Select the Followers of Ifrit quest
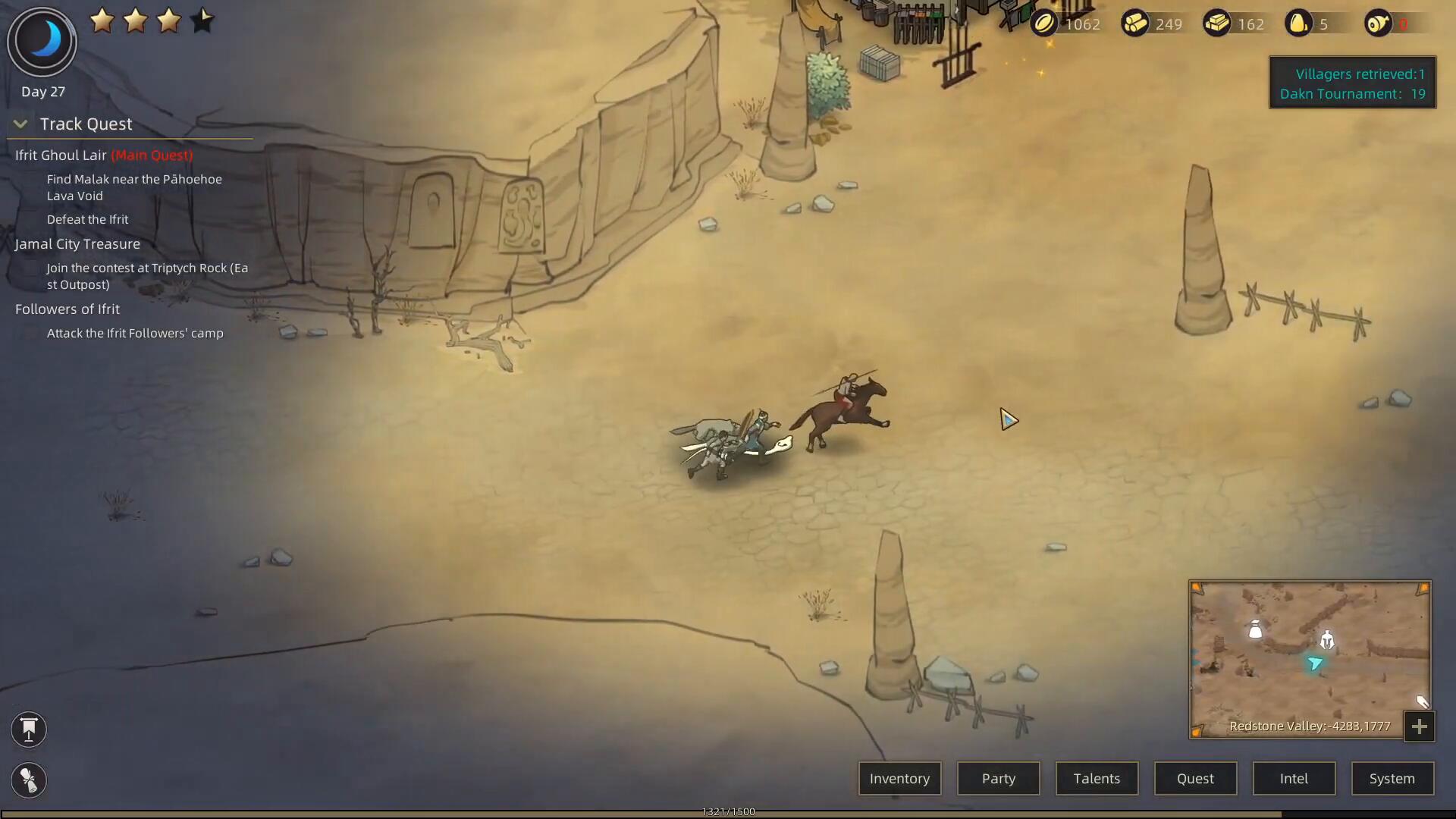The width and height of the screenshot is (1456, 819). (x=67, y=309)
